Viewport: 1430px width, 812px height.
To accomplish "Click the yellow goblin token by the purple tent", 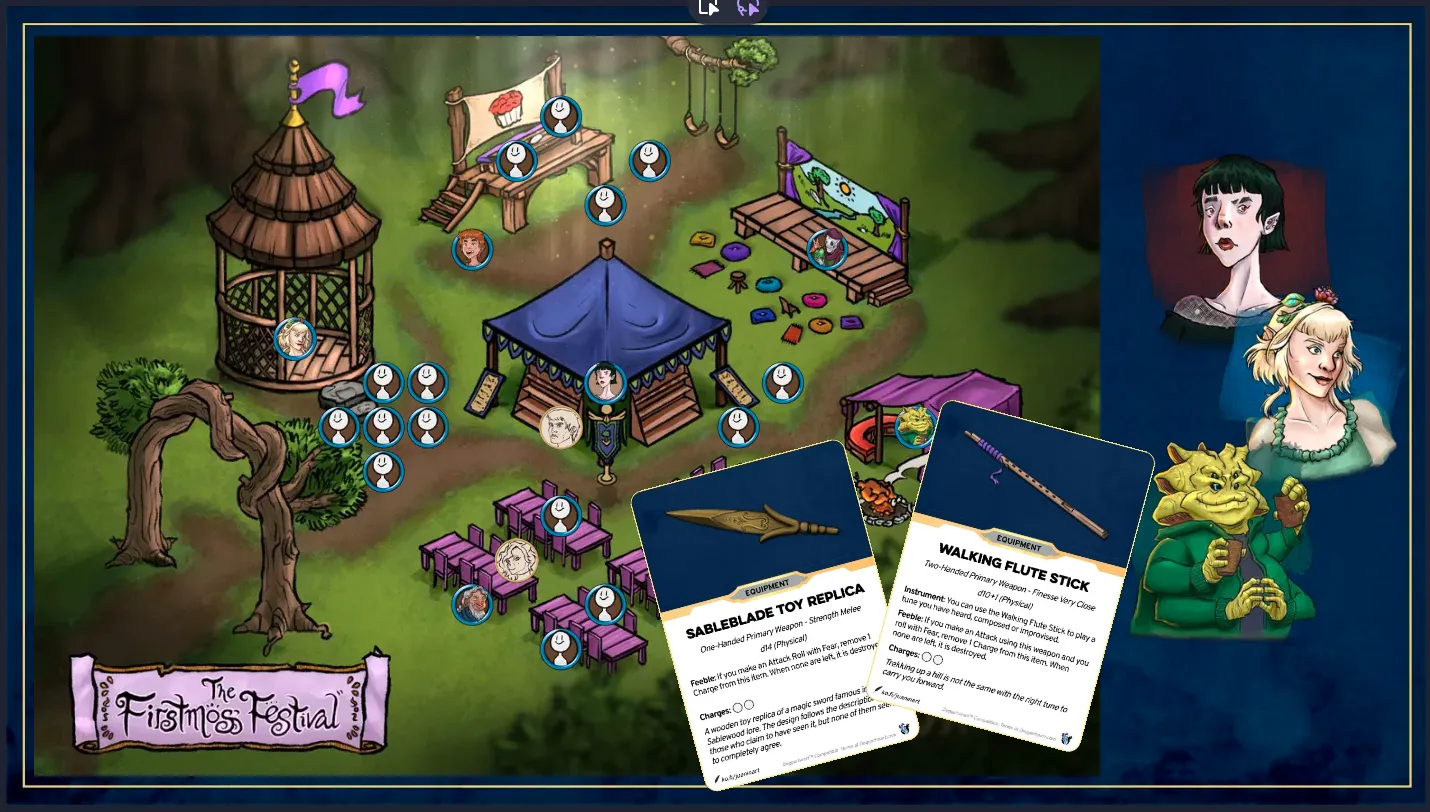I will click(914, 427).
